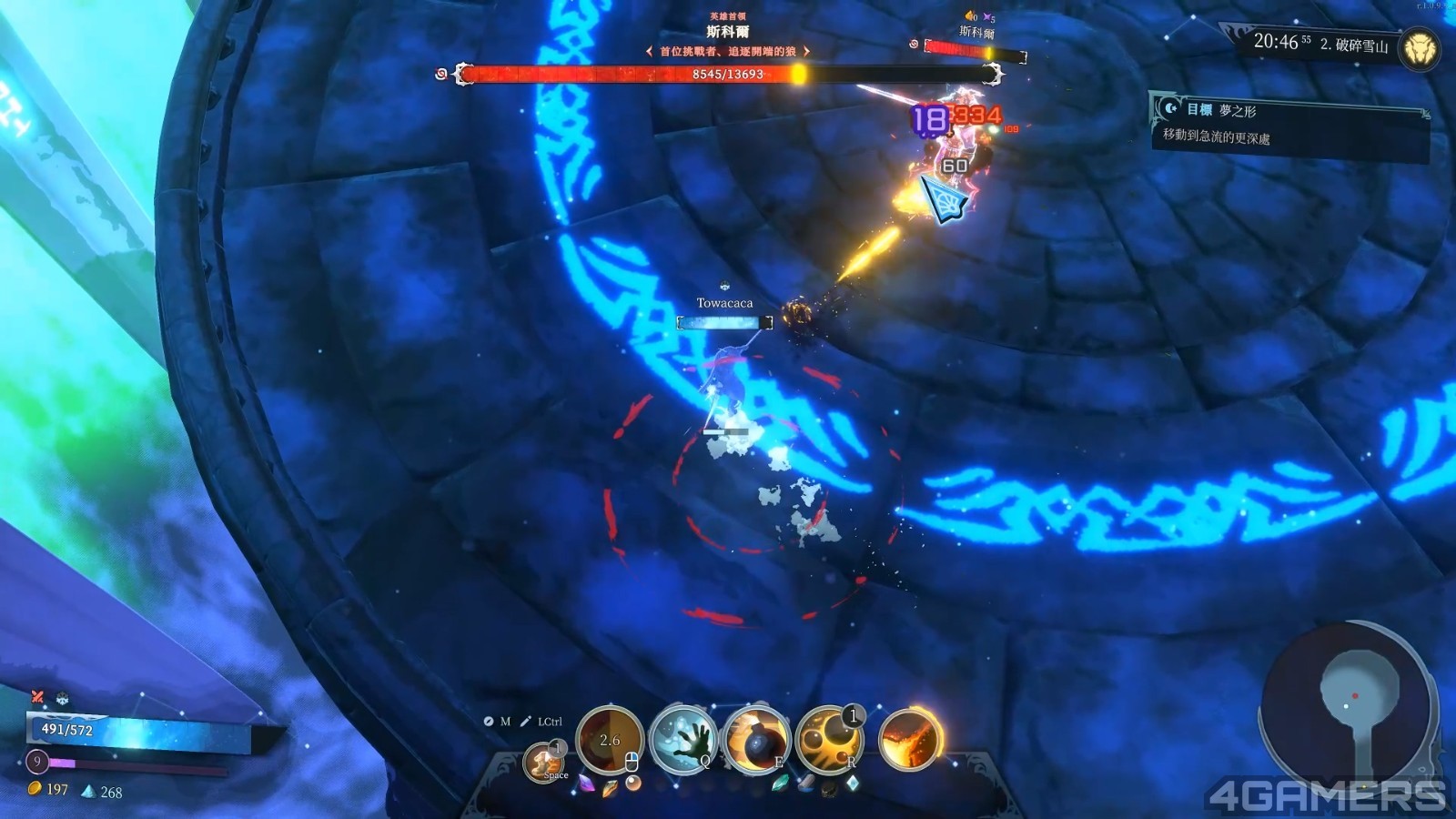
Task: Cast the frost hand Q ability
Action: click(683, 739)
